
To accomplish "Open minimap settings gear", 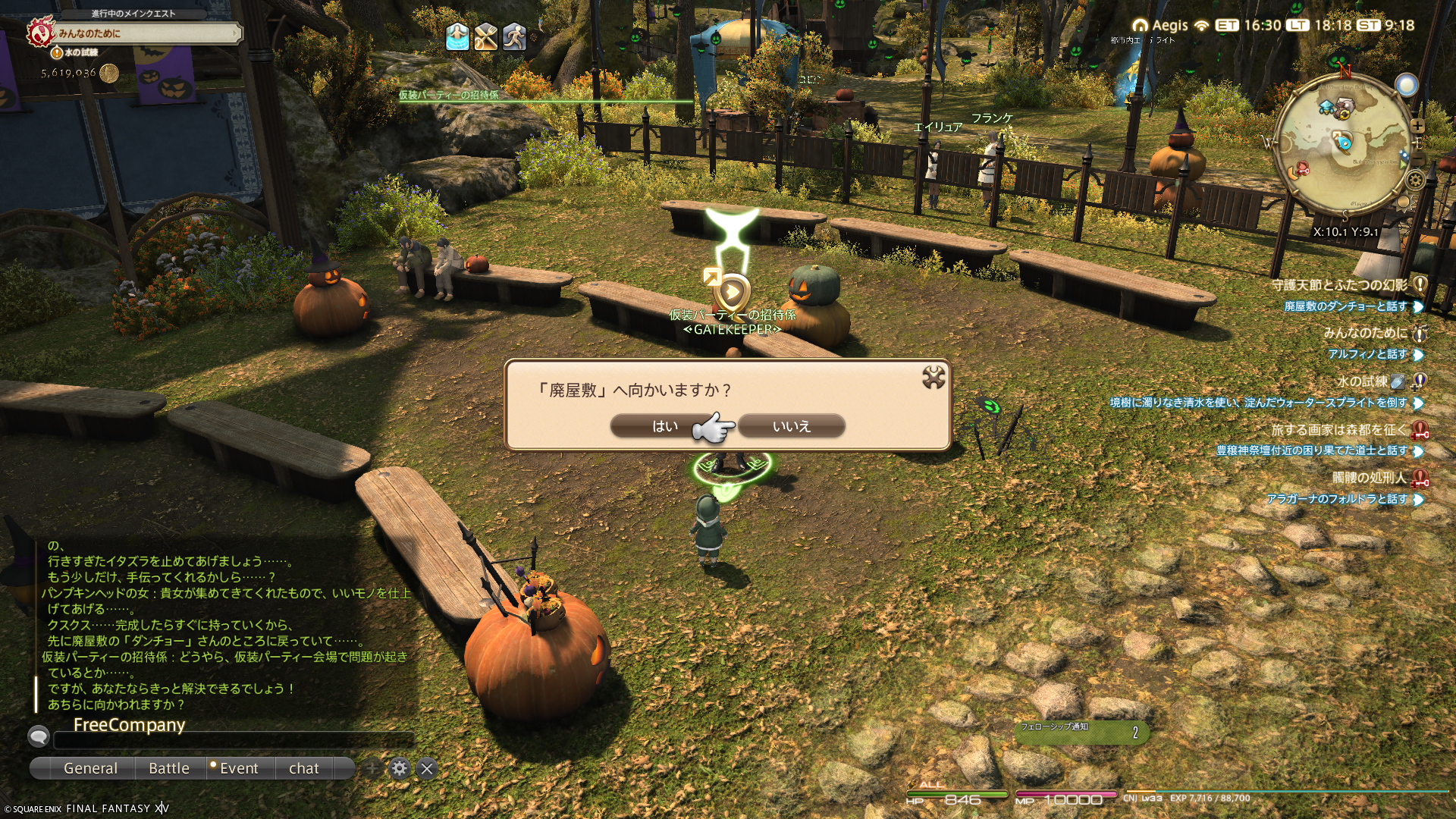I will pos(1415,180).
